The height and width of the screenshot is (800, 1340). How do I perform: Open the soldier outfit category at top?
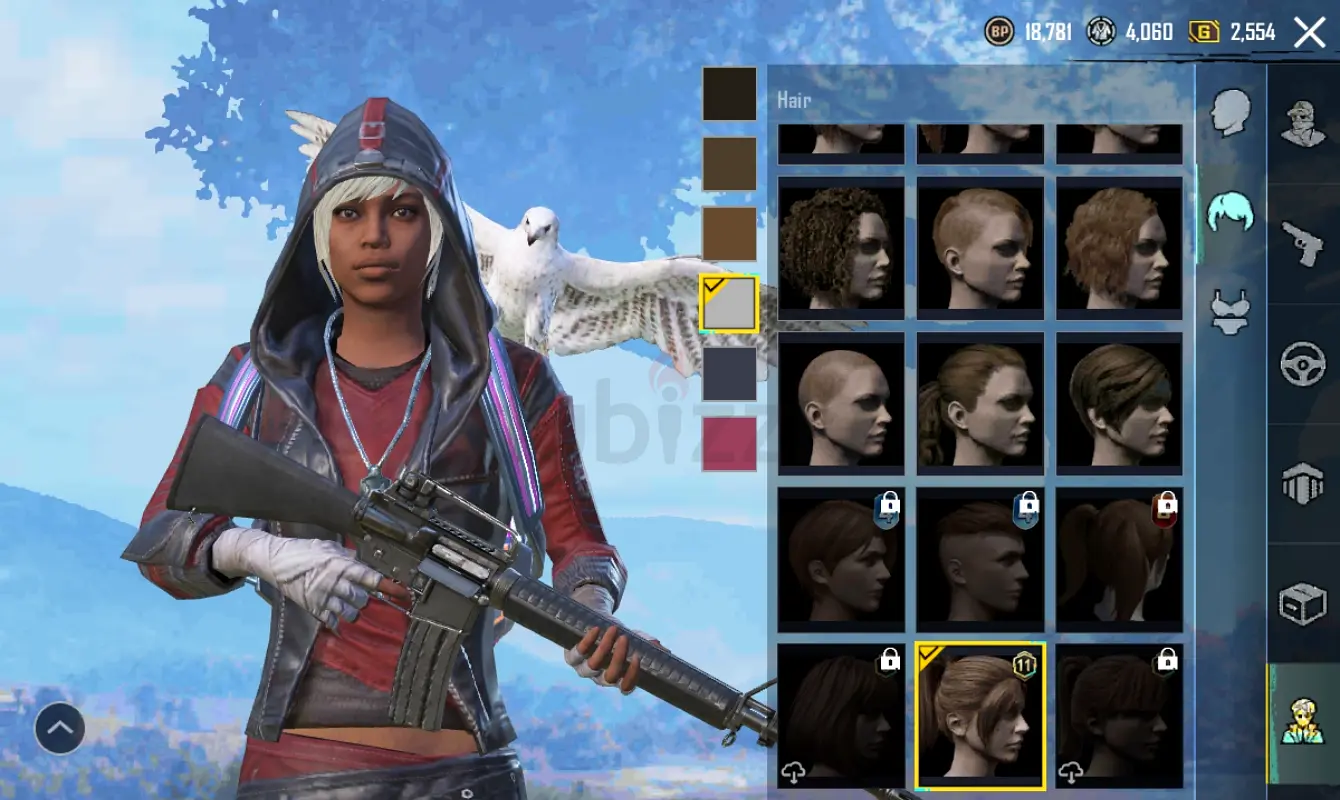point(1303,123)
